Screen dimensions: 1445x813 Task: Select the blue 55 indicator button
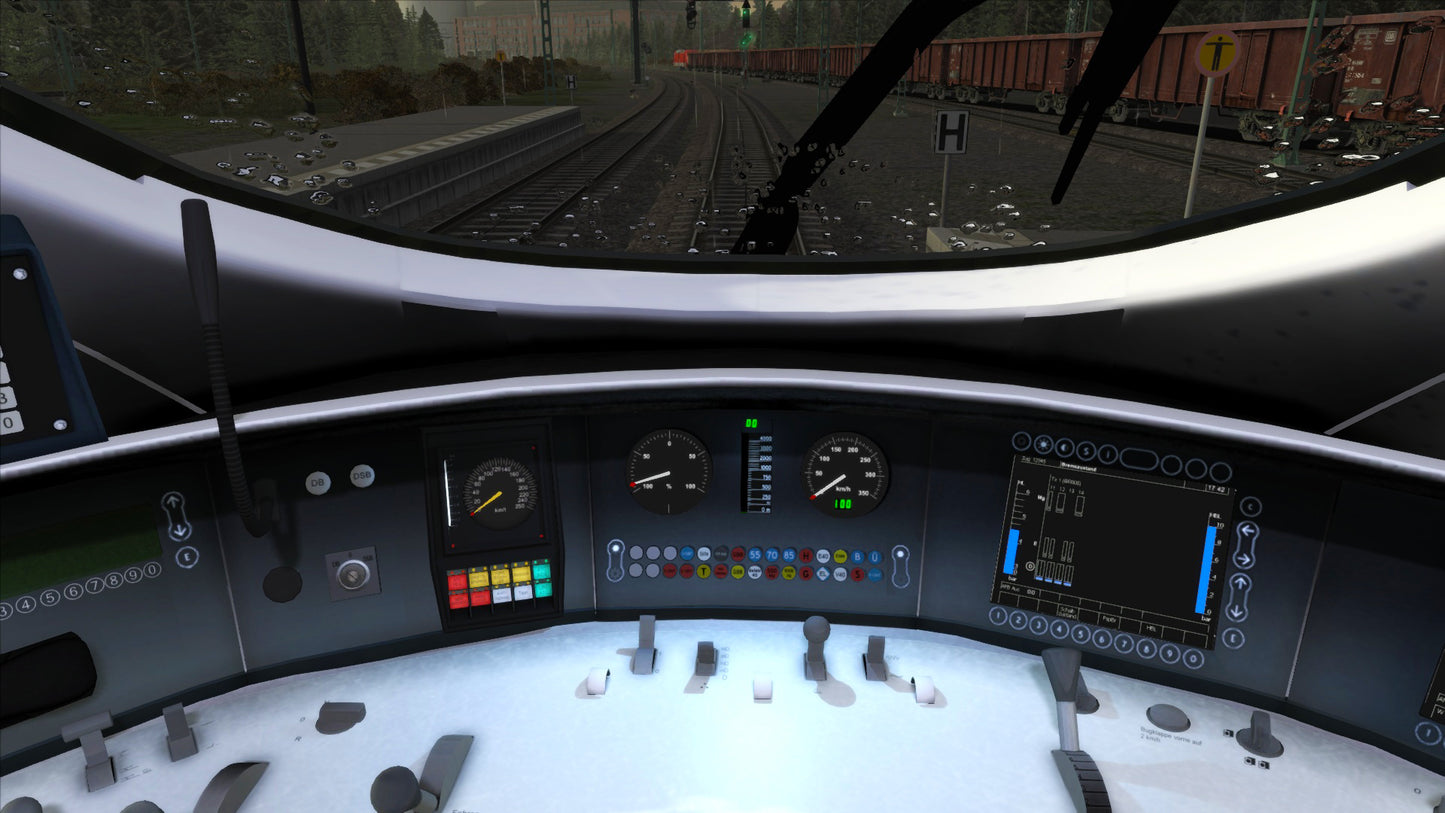pyautogui.click(x=755, y=554)
